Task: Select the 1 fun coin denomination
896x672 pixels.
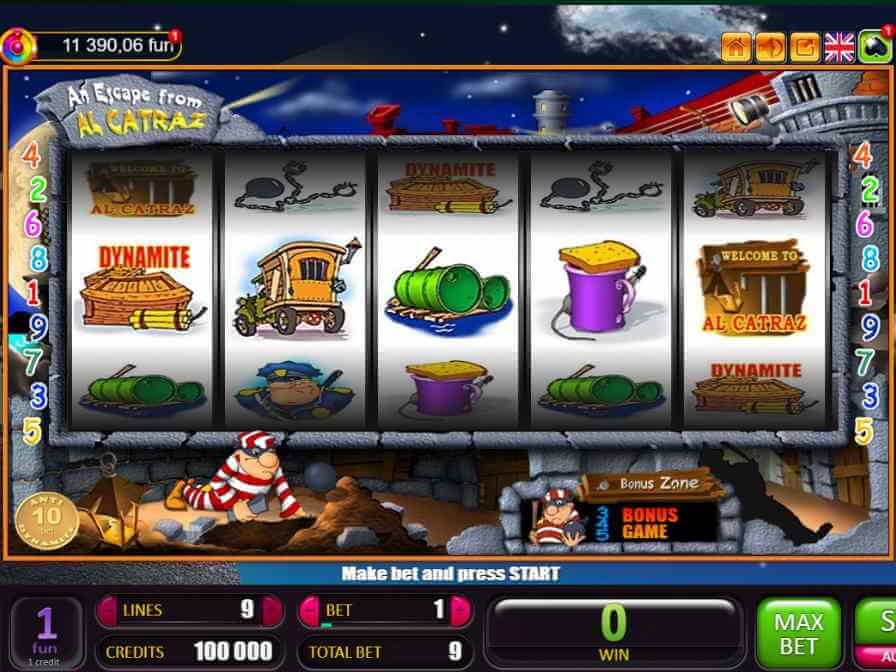Action: coord(46,633)
